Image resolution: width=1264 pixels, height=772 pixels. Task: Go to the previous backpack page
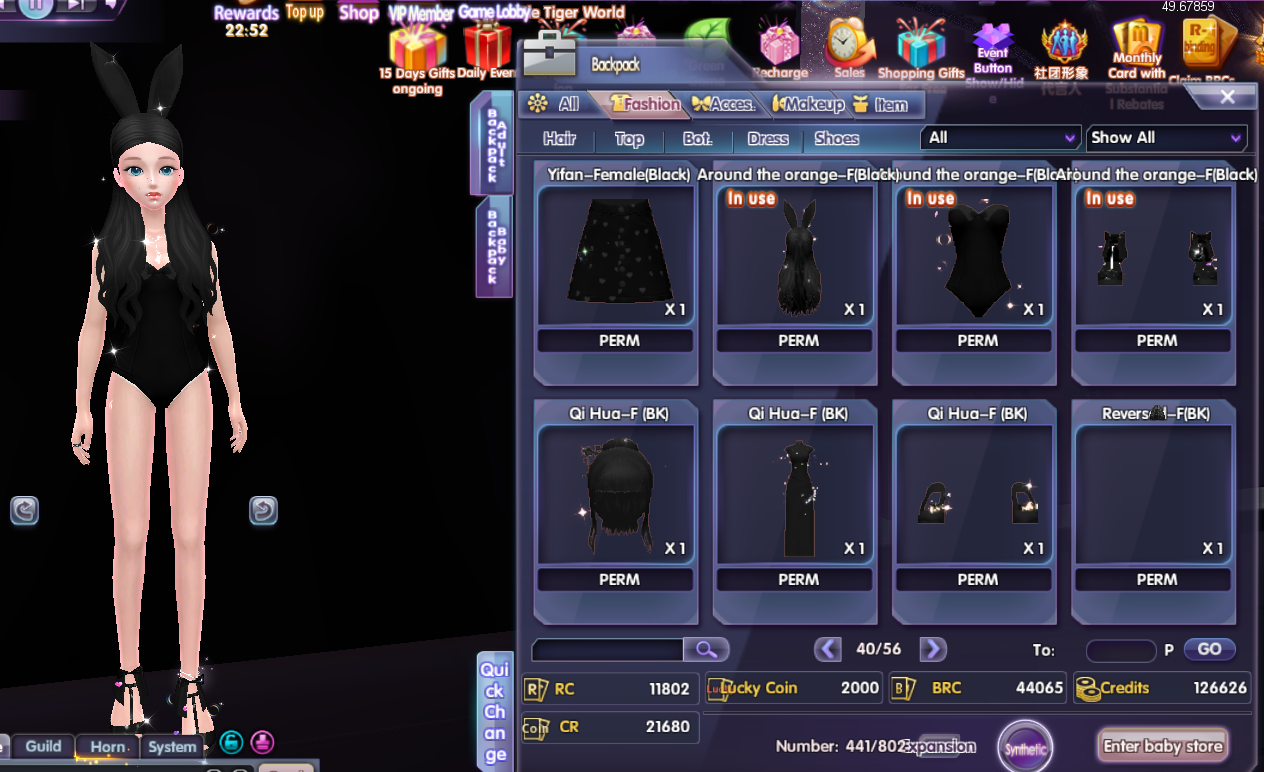pyautogui.click(x=828, y=649)
